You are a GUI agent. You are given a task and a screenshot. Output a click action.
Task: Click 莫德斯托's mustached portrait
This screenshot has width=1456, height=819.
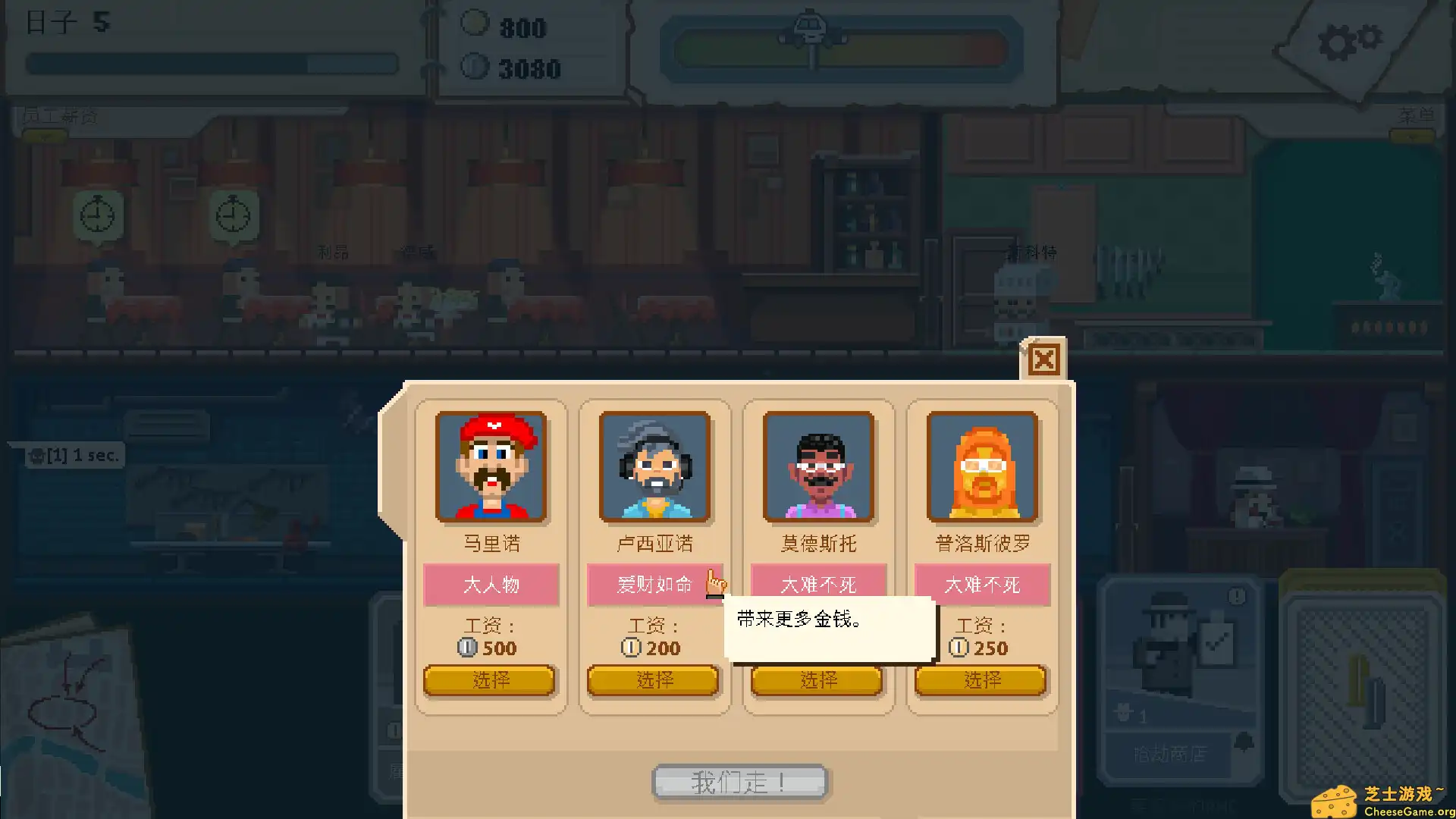click(x=817, y=466)
